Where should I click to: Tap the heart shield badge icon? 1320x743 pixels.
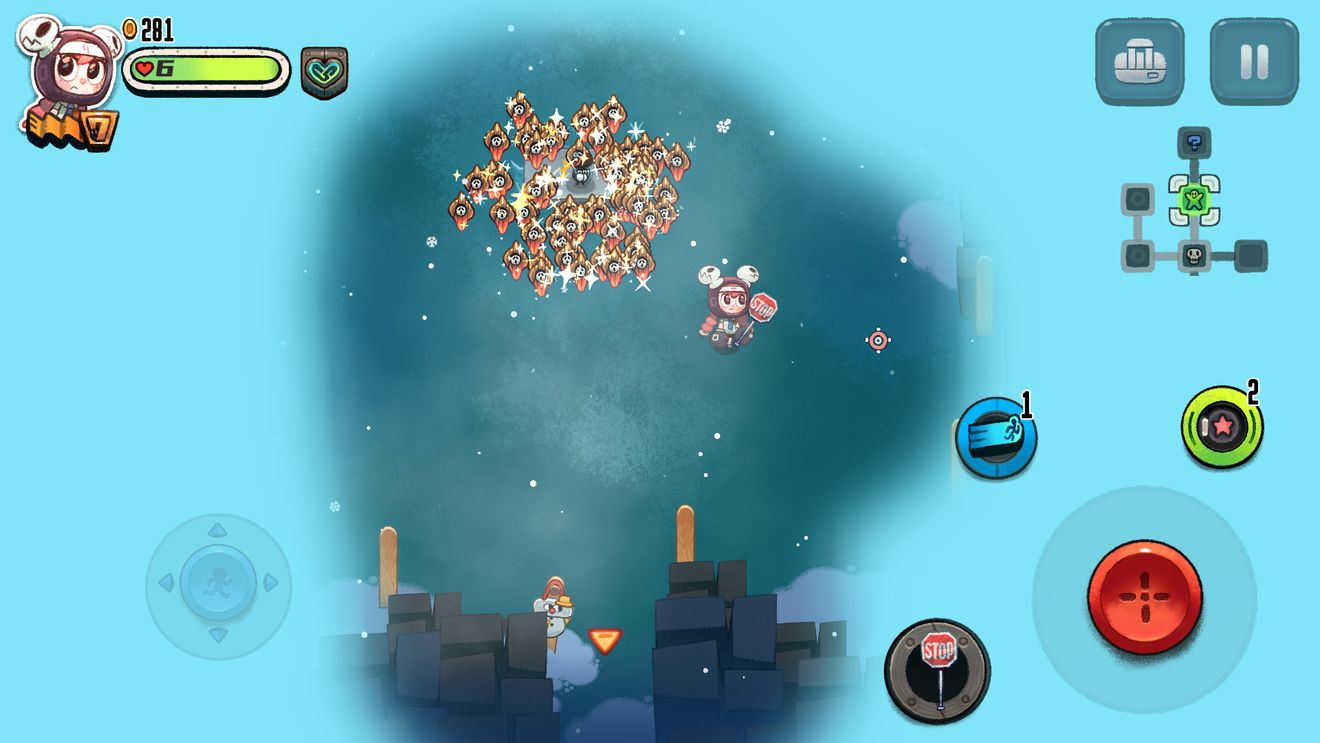324,72
